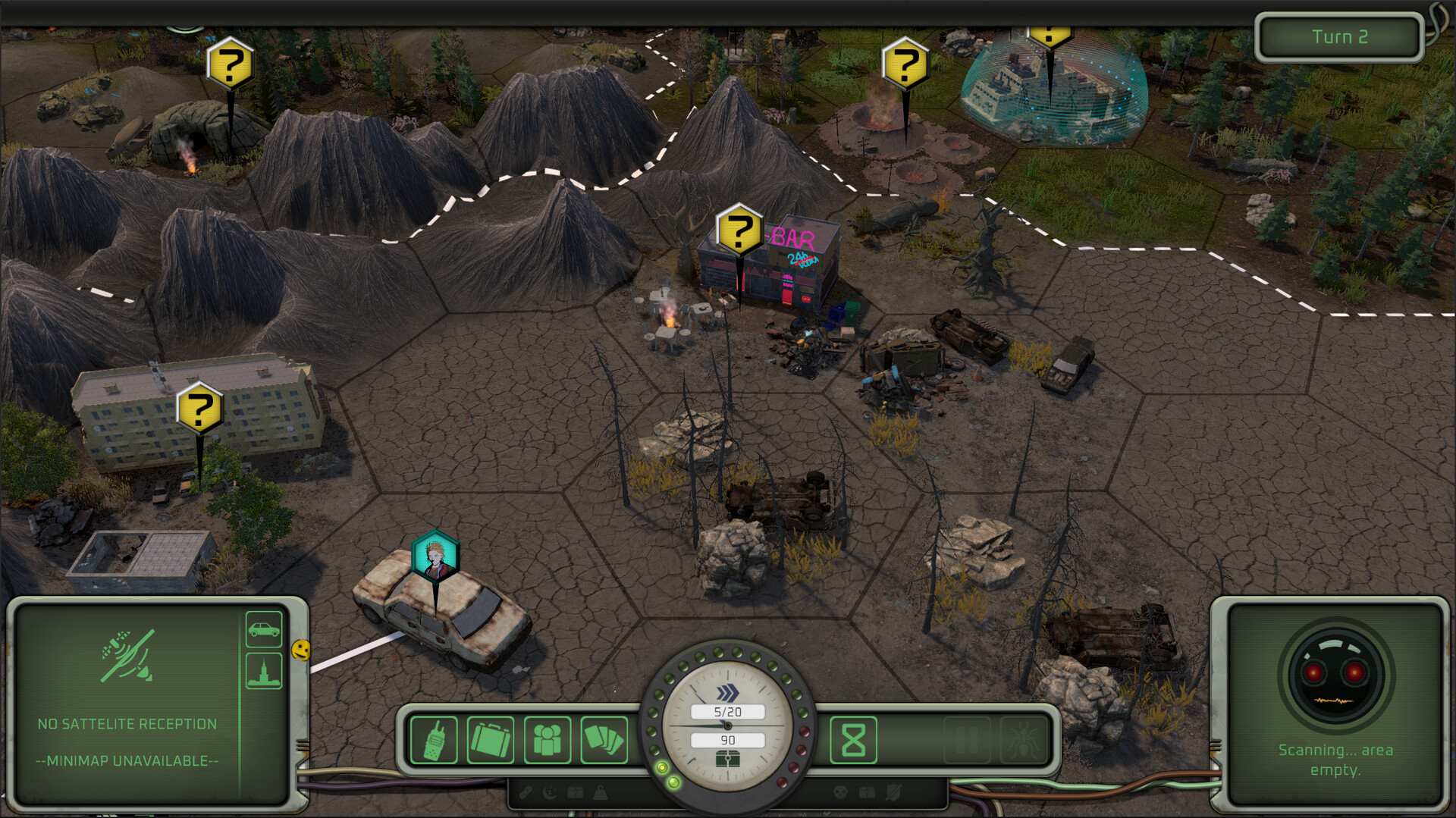Click the skull icon in the status strip
Image resolution: width=1456 pixels, height=818 pixels.
842,792
